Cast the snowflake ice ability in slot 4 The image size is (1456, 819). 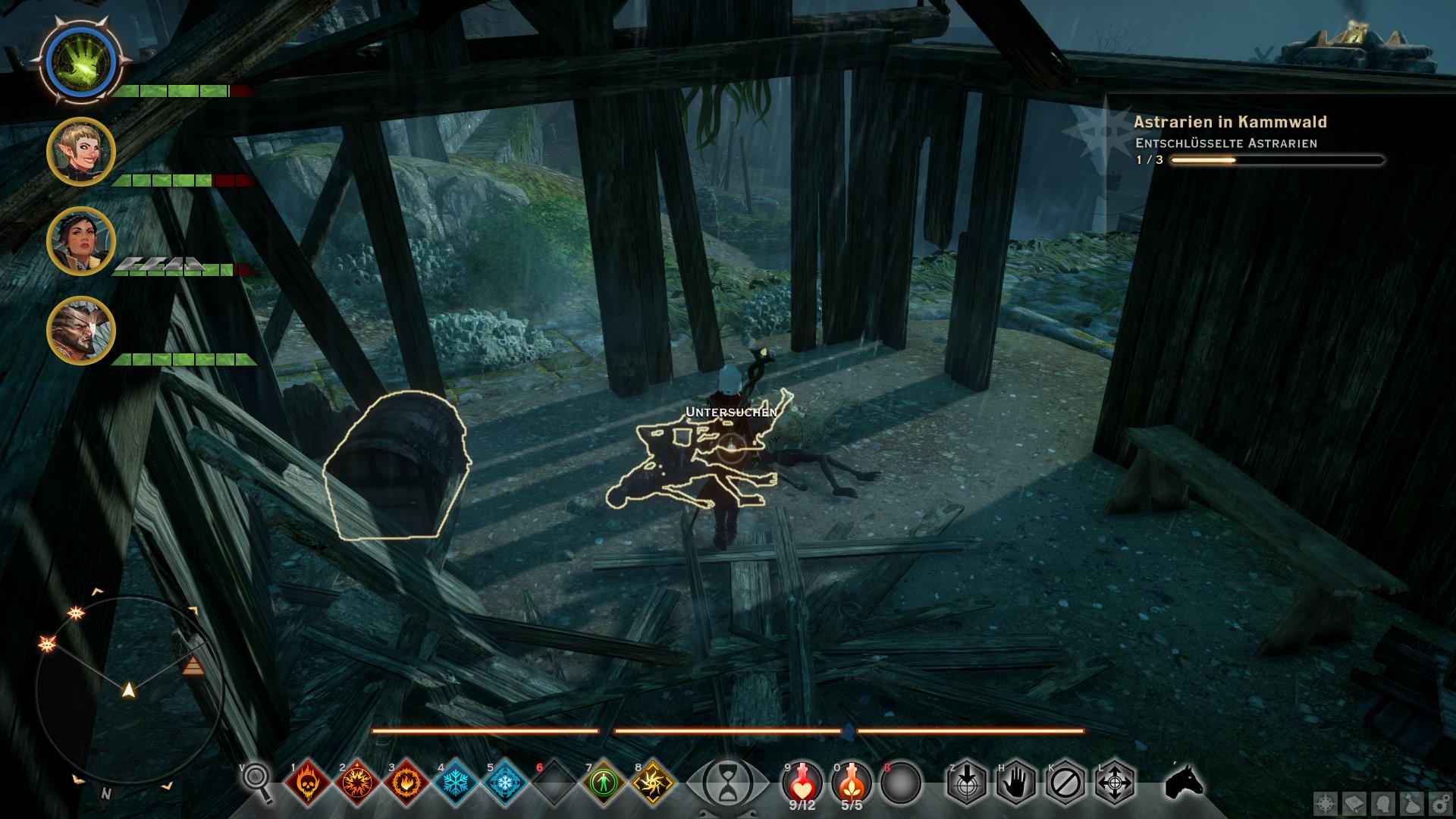[x=456, y=783]
